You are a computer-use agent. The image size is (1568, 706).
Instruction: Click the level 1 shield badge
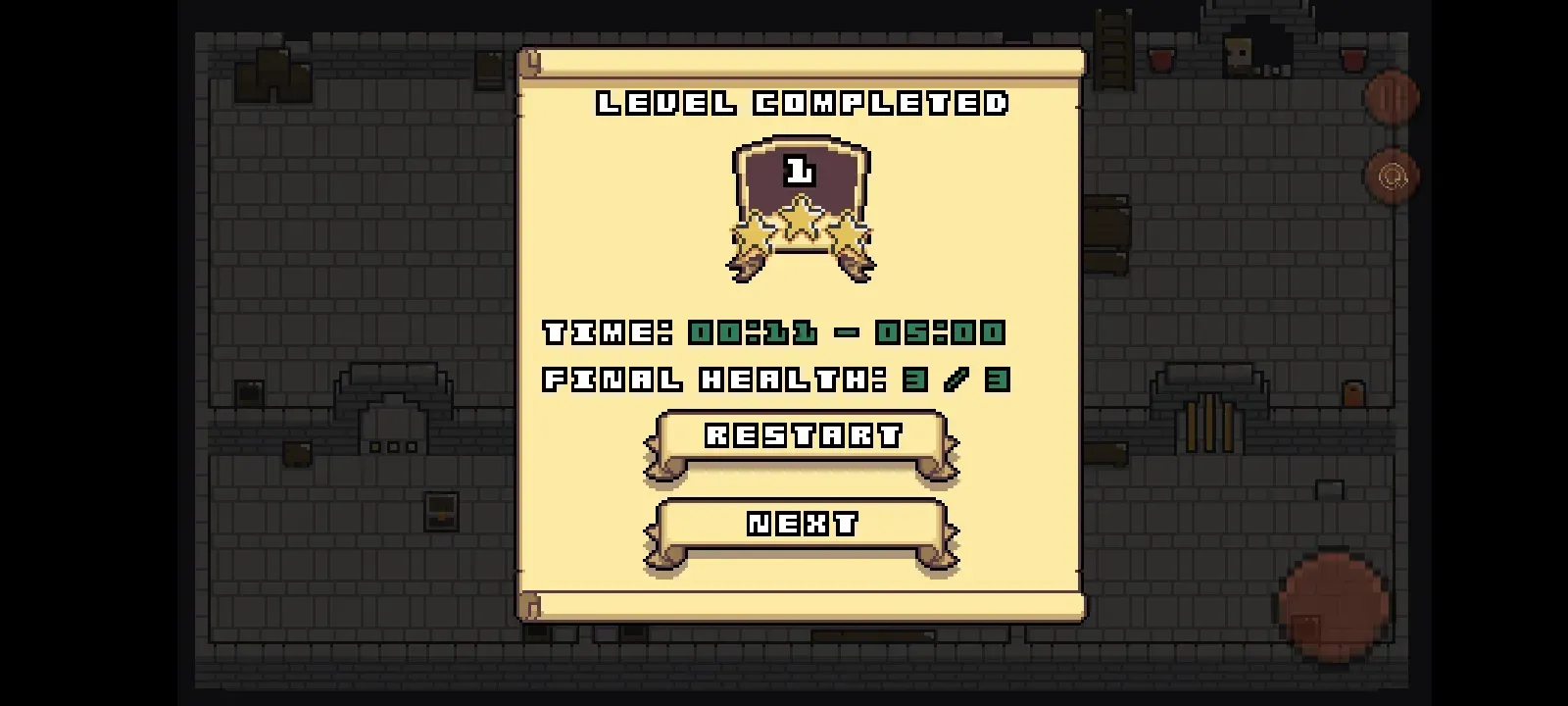pyautogui.click(x=800, y=175)
